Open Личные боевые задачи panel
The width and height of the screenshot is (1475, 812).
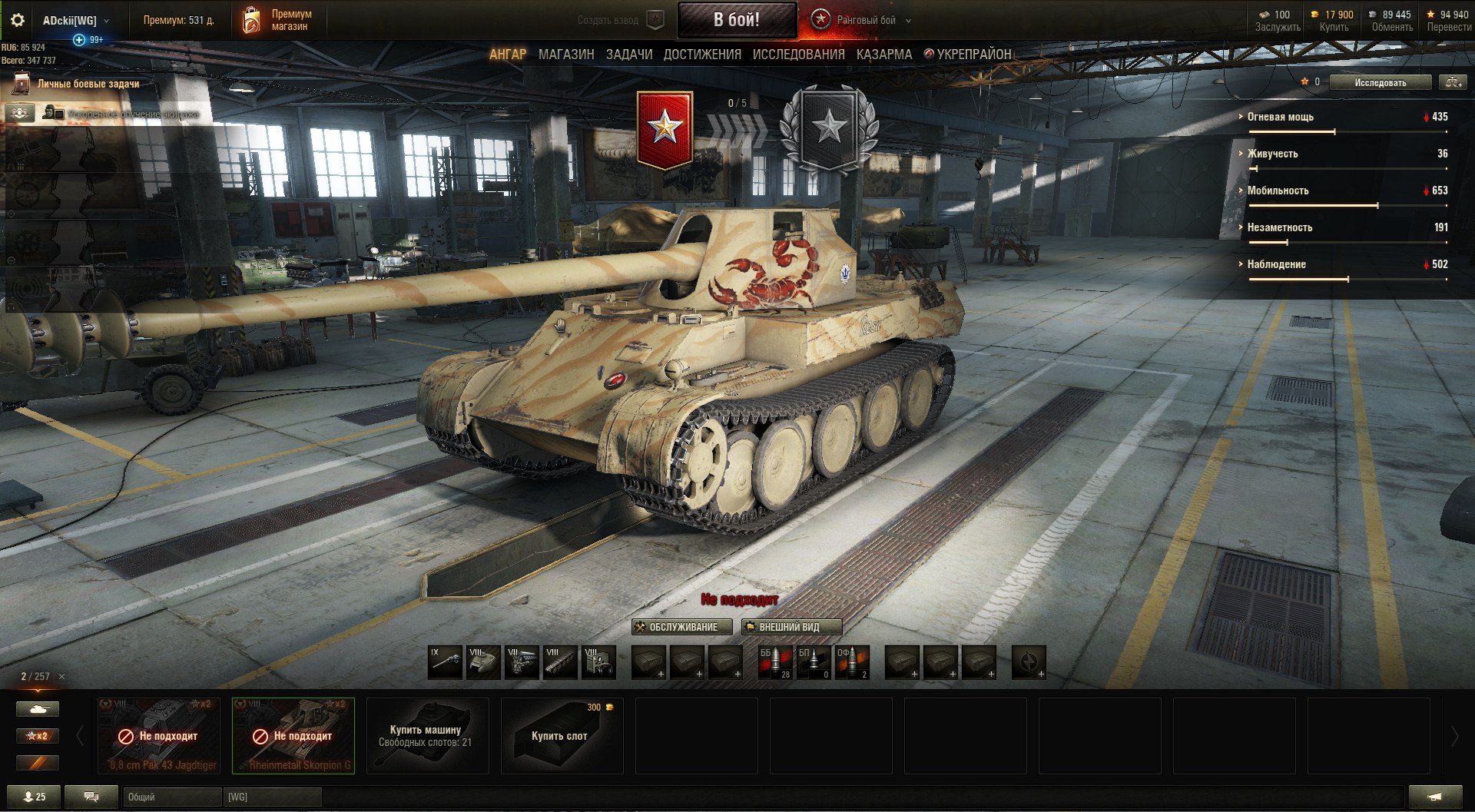88,84
